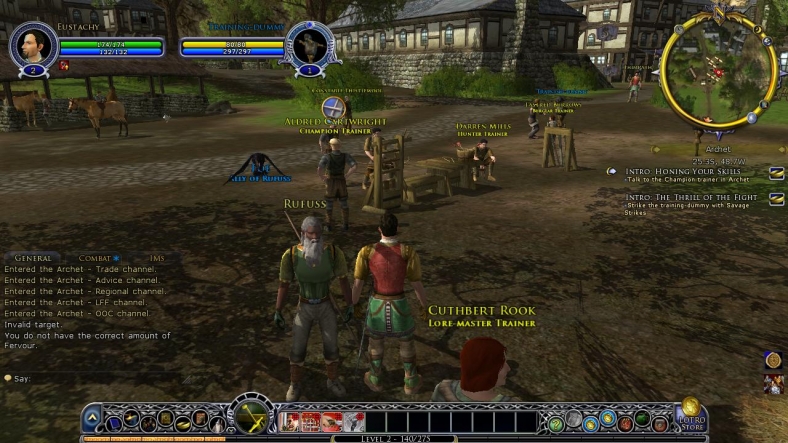
Task: Click the active buff icon under Eustachy's bars
Action: click(x=64, y=65)
